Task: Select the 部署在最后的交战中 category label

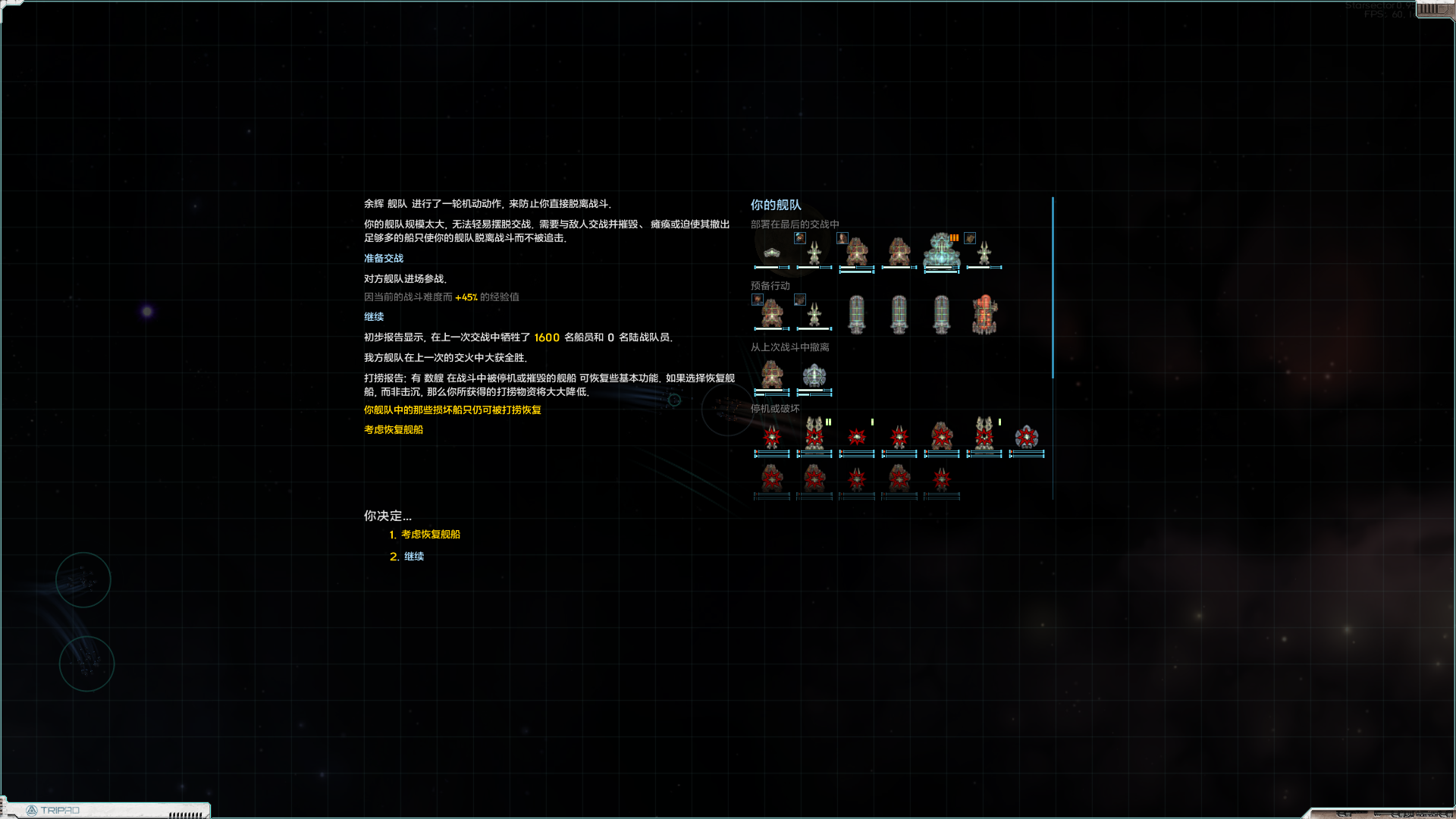Action: coord(794,224)
